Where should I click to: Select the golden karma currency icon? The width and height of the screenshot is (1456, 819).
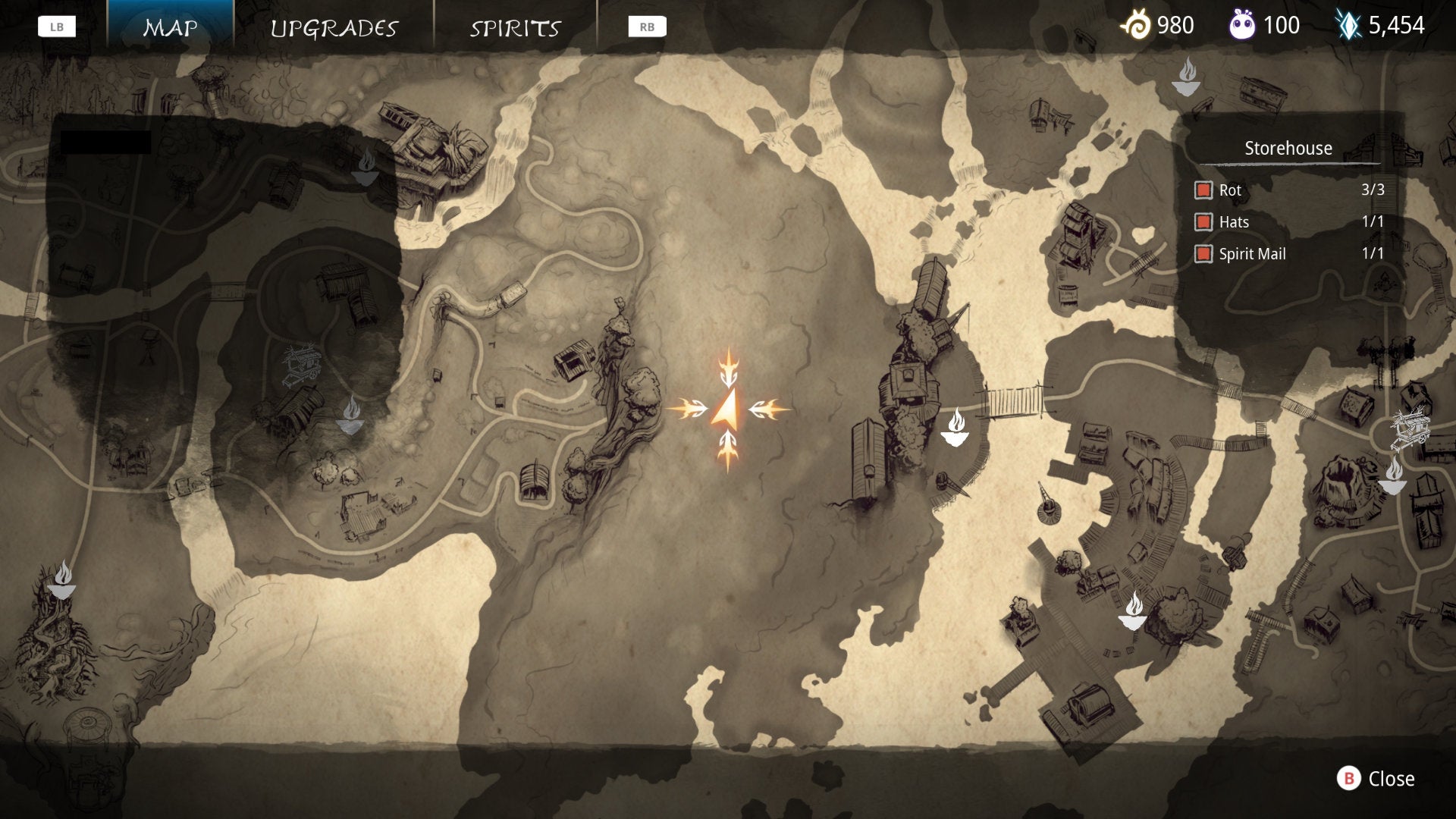click(x=1137, y=25)
